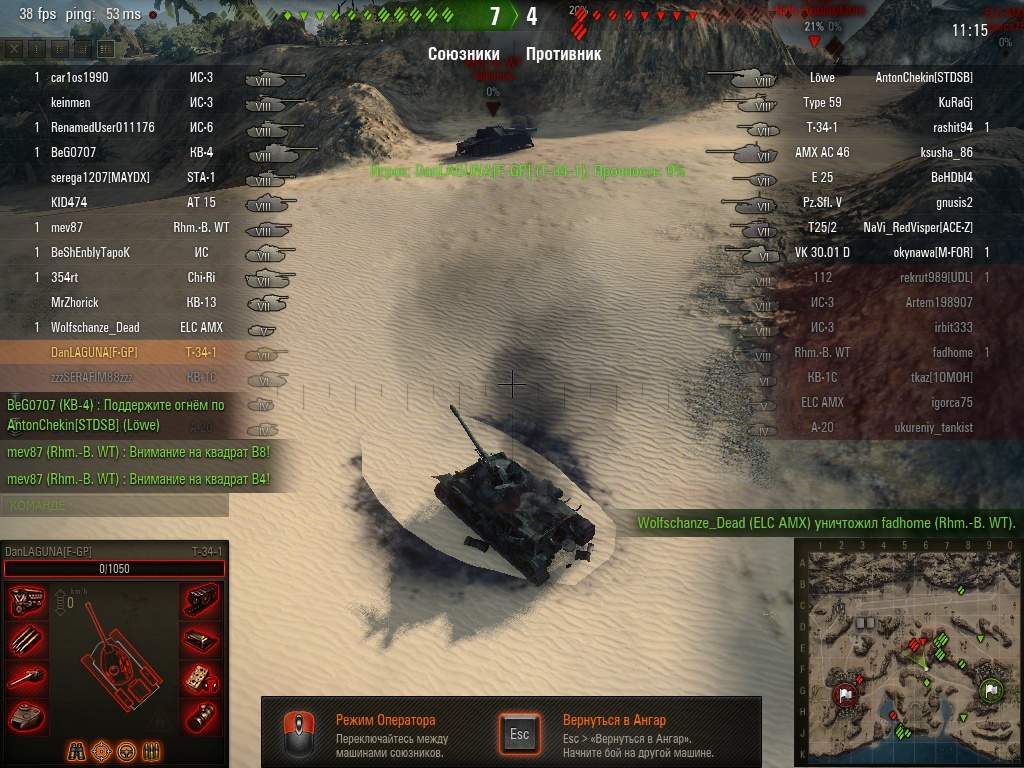
Task: Click the gun module icon
Action: pyautogui.click(x=27, y=678)
